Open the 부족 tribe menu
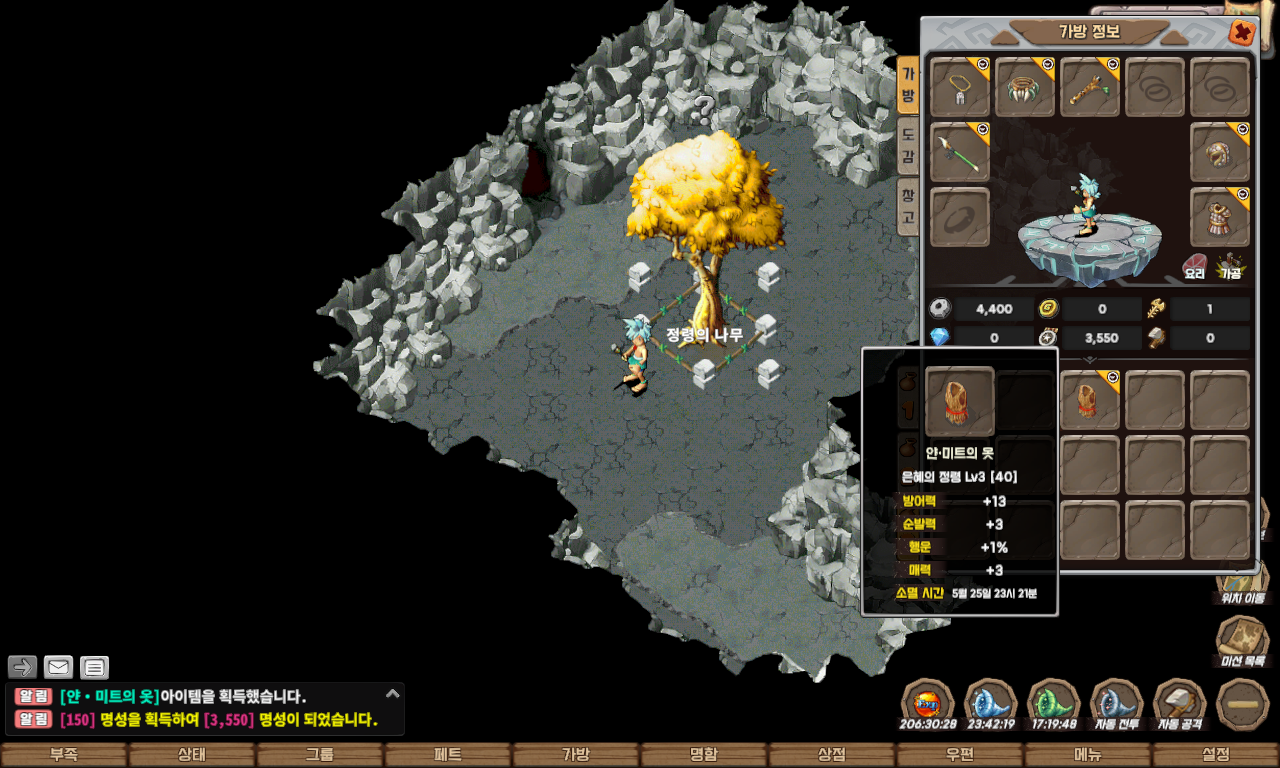Screen dimensions: 1280x768 point(64,755)
